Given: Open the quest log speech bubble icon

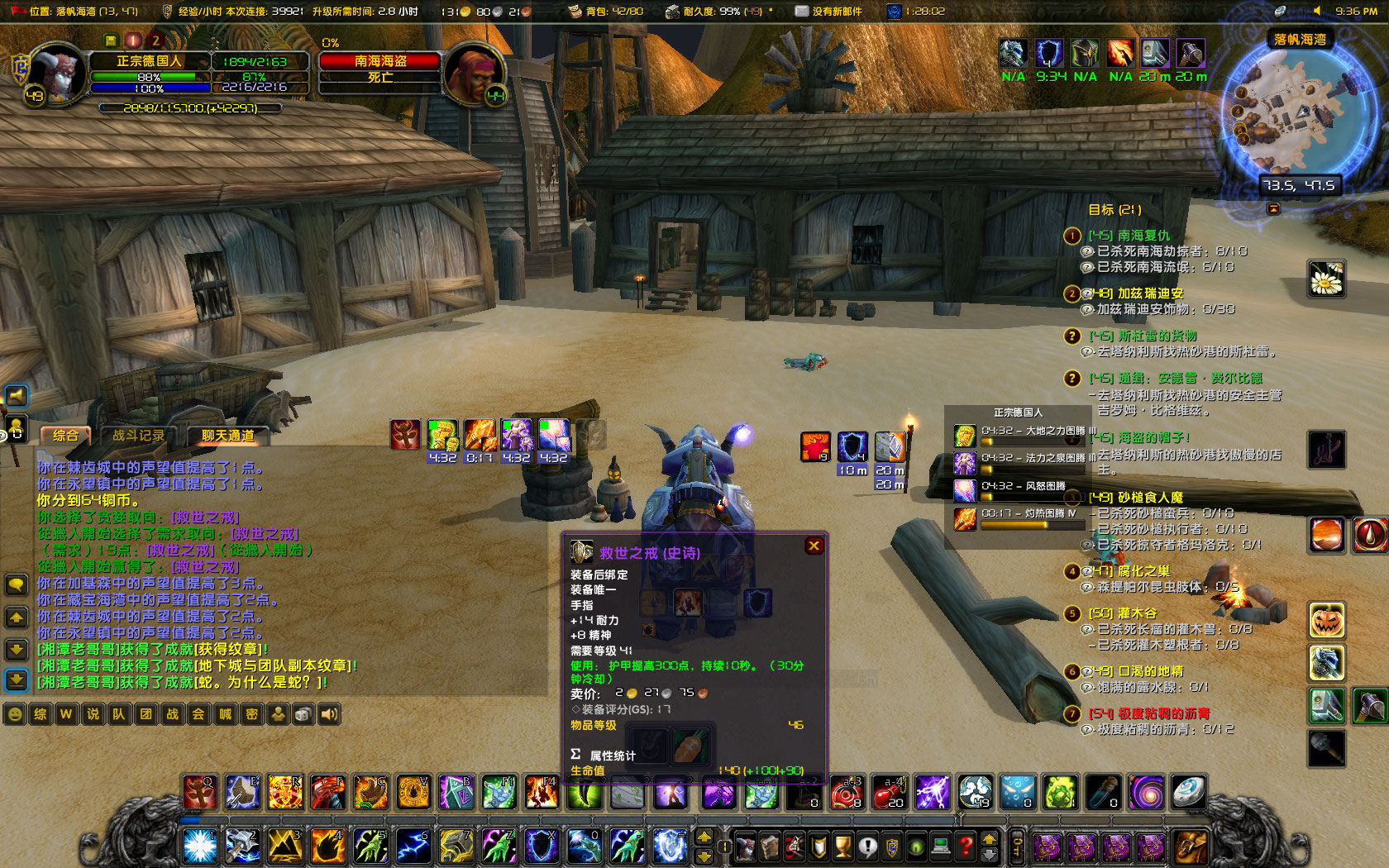Looking at the screenshot, I should click(868, 847).
